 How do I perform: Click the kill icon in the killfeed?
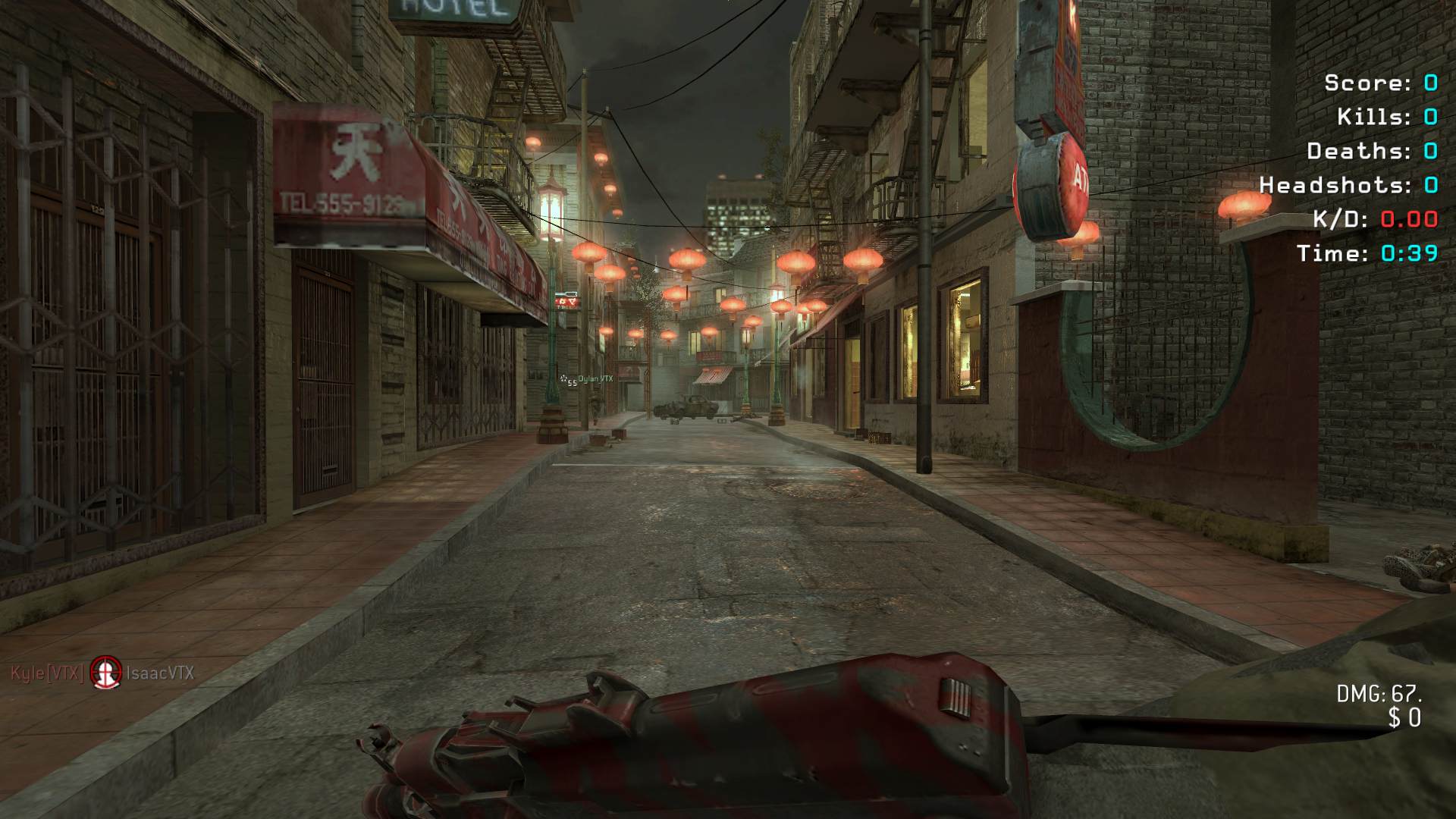[106, 672]
